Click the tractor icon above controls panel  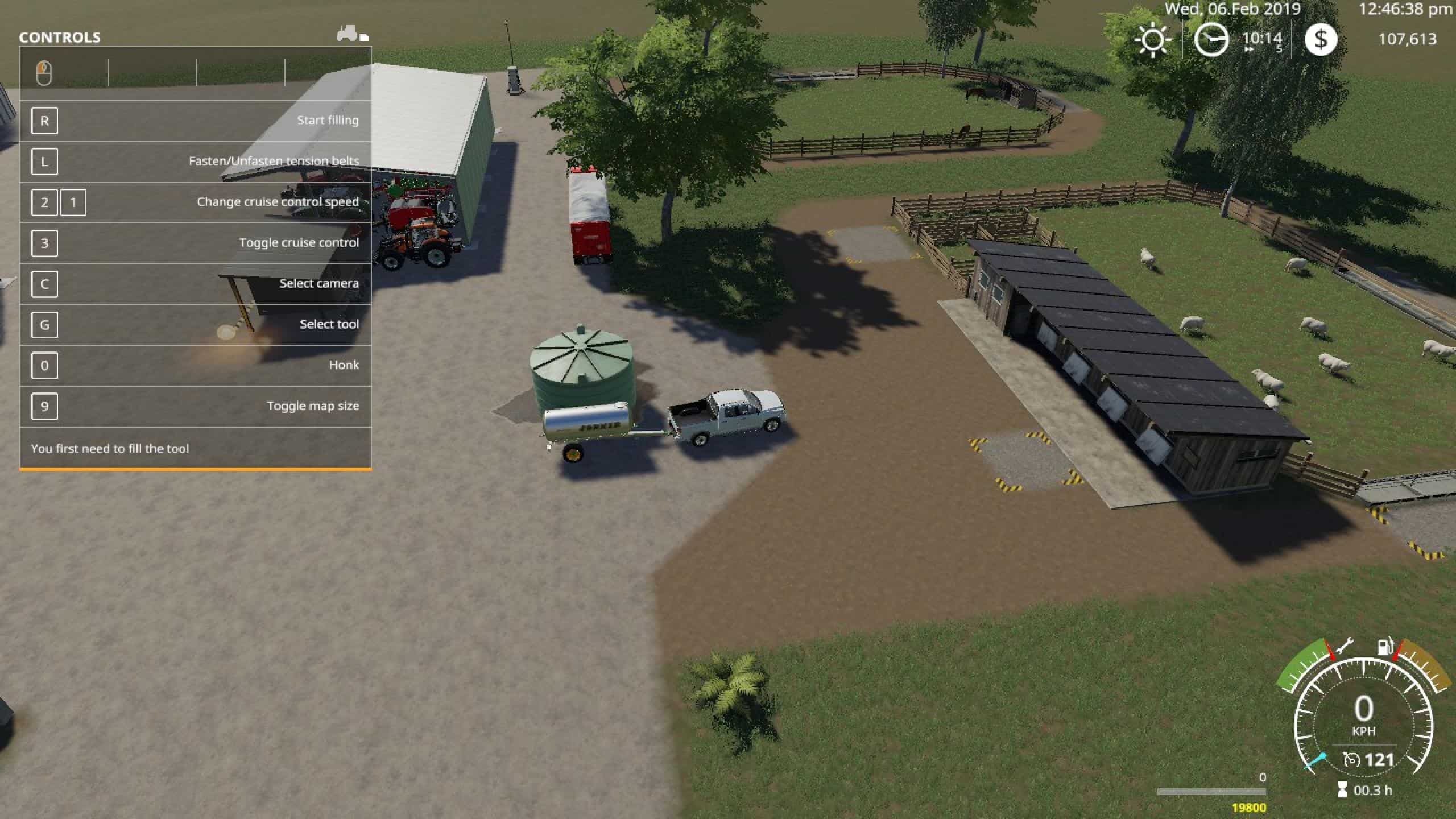click(348, 34)
